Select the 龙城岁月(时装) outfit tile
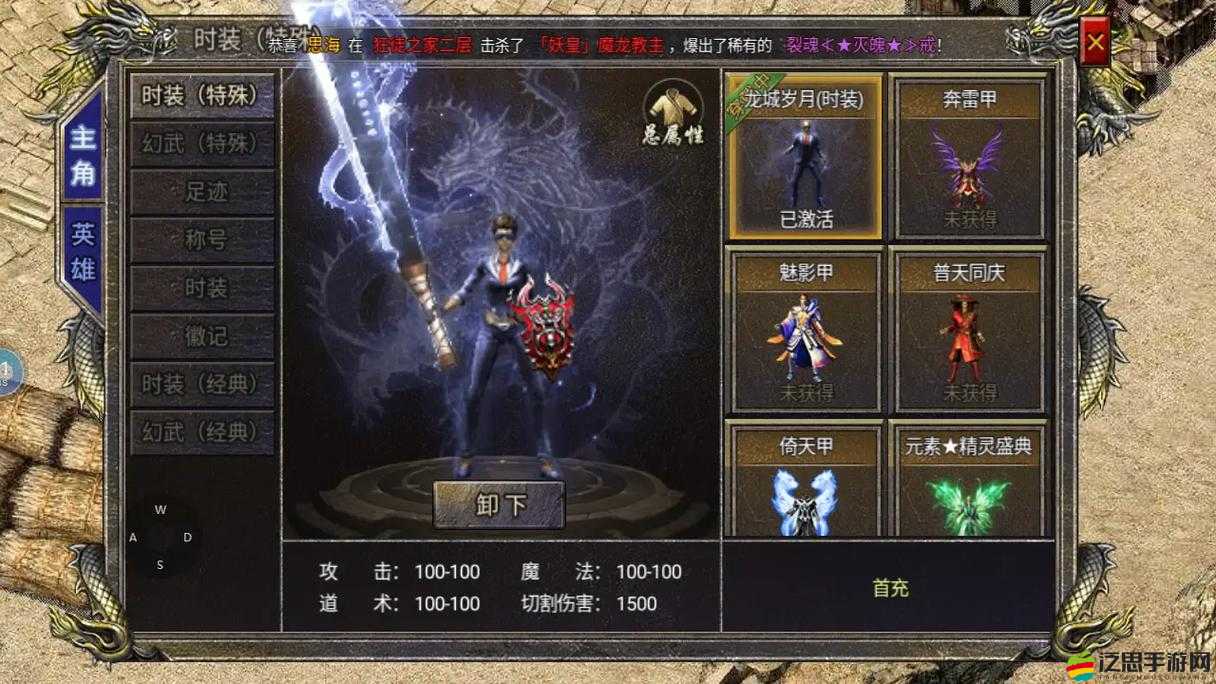The width and height of the screenshot is (1216, 684). pos(805,157)
